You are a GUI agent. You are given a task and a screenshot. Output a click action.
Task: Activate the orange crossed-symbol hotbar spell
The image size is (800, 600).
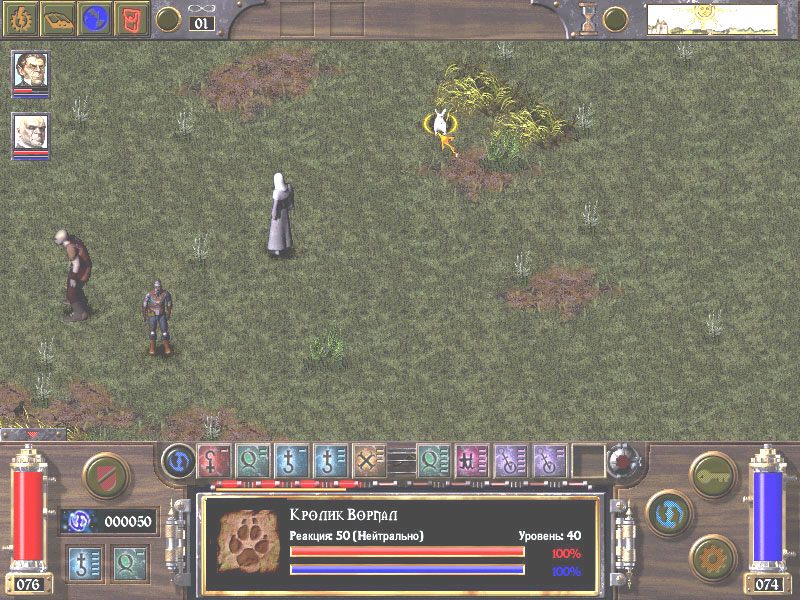(367, 460)
